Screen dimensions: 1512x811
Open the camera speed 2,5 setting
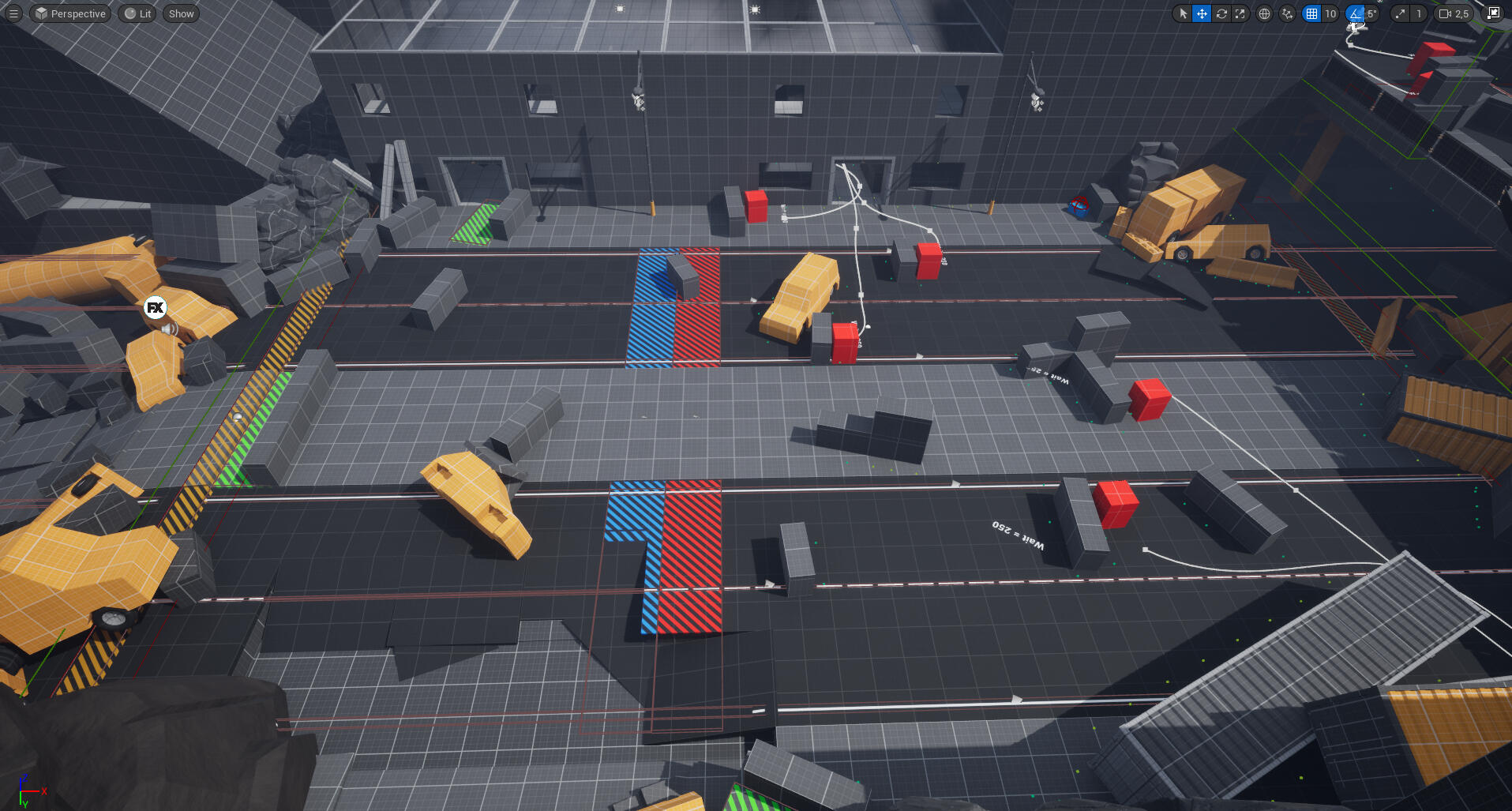pos(1454,13)
